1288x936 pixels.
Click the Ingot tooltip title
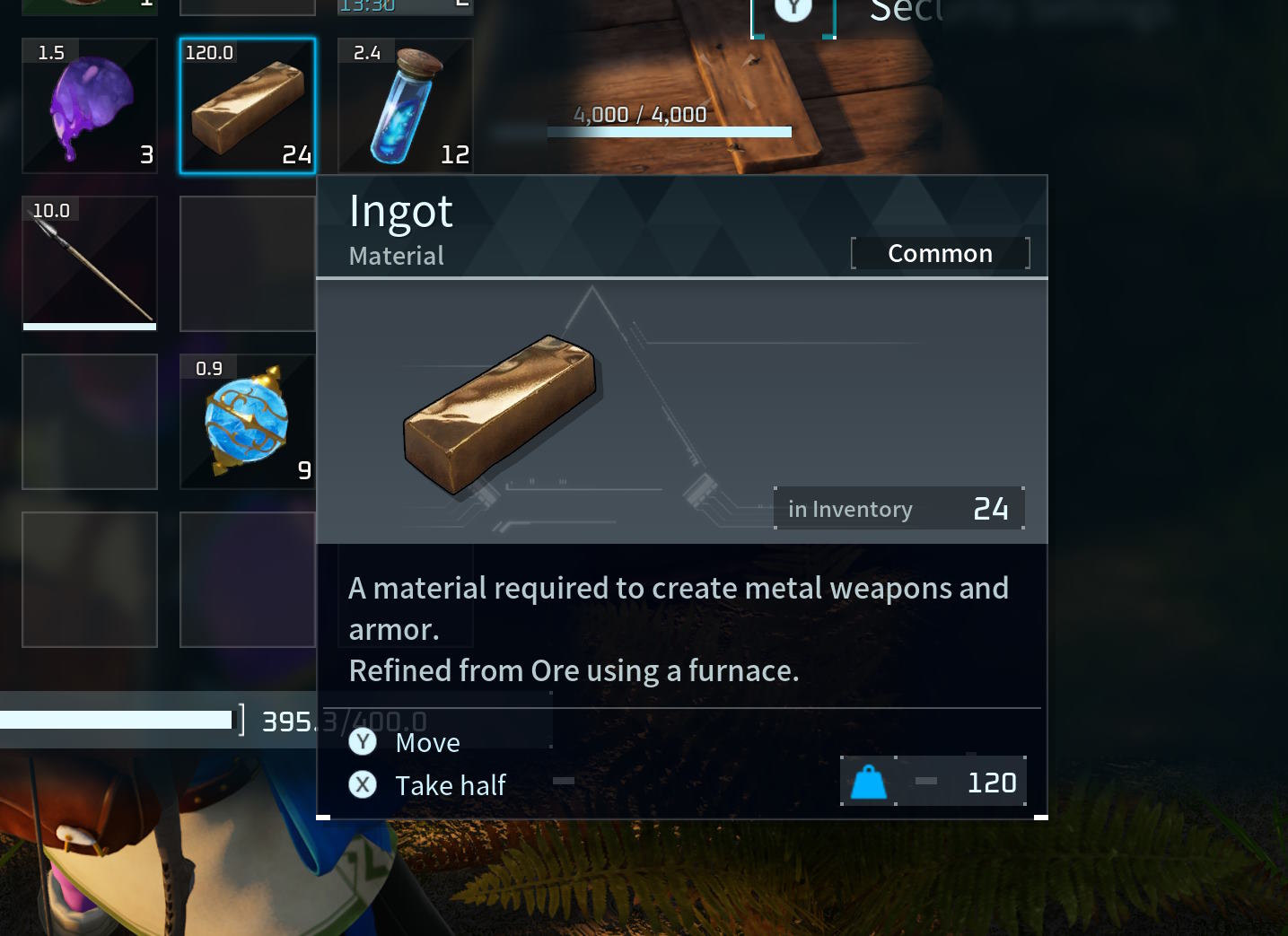401,210
